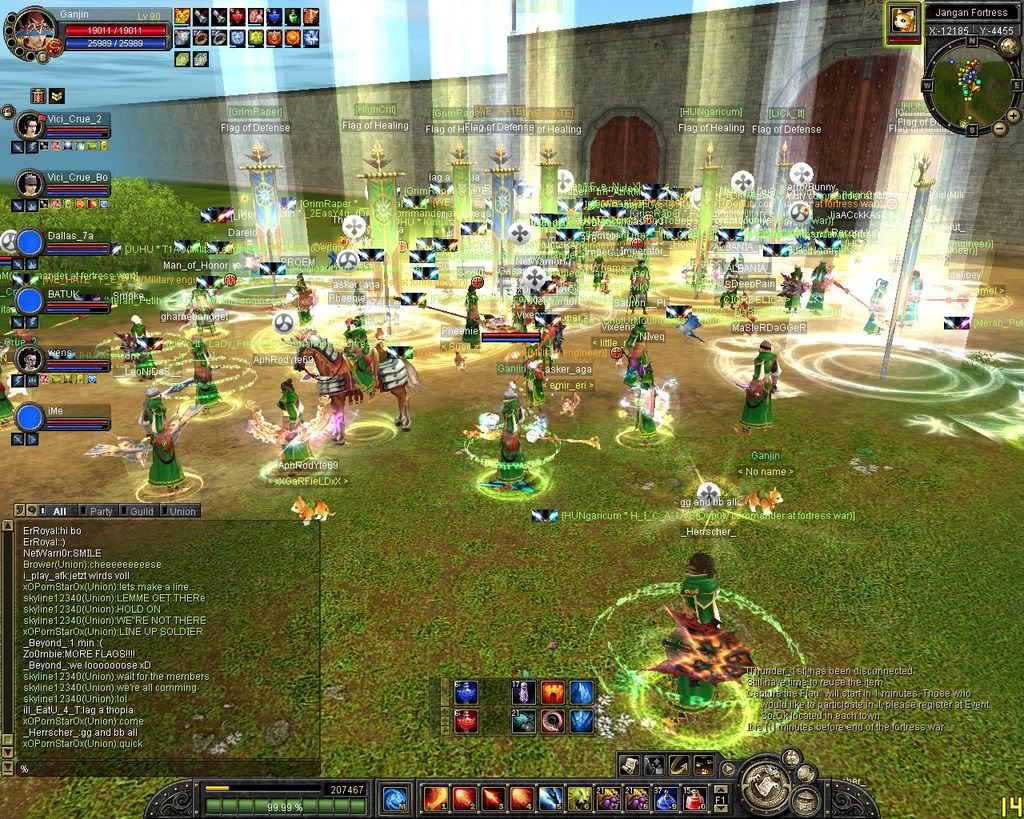The height and width of the screenshot is (819, 1024).
Task: Select party member Vici_Crue_Bo
Action: point(30,183)
